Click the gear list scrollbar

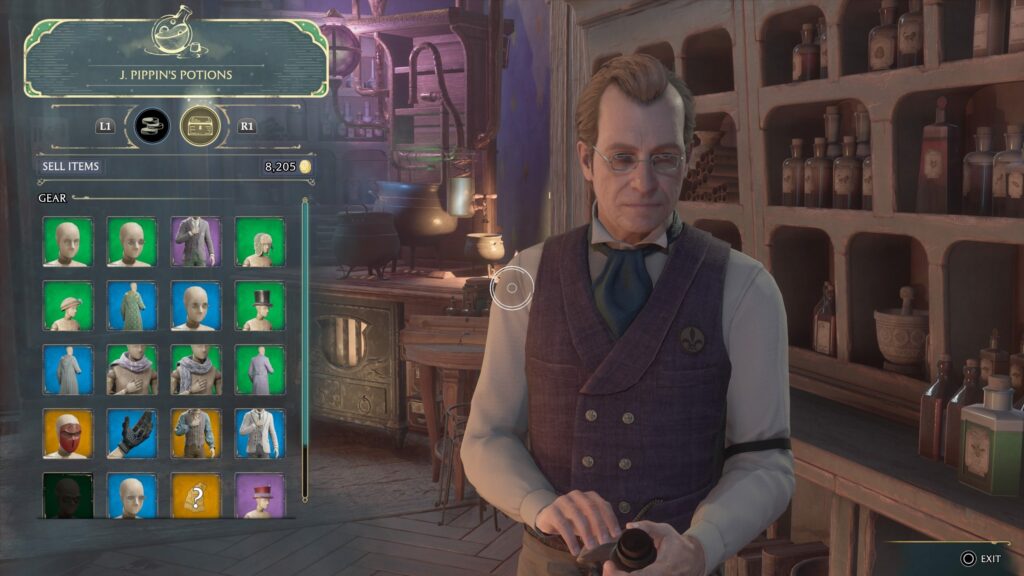[x=305, y=350]
